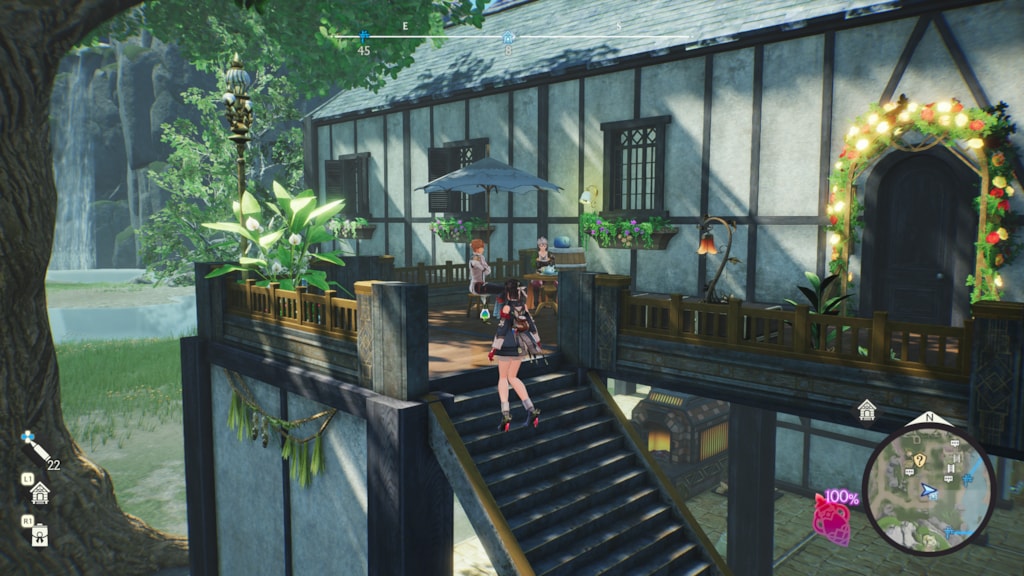Image resolution: width=1024 pixels, height=576 pixels.
Task: Click the blue player arrow on the minimap
Action: 929,490
